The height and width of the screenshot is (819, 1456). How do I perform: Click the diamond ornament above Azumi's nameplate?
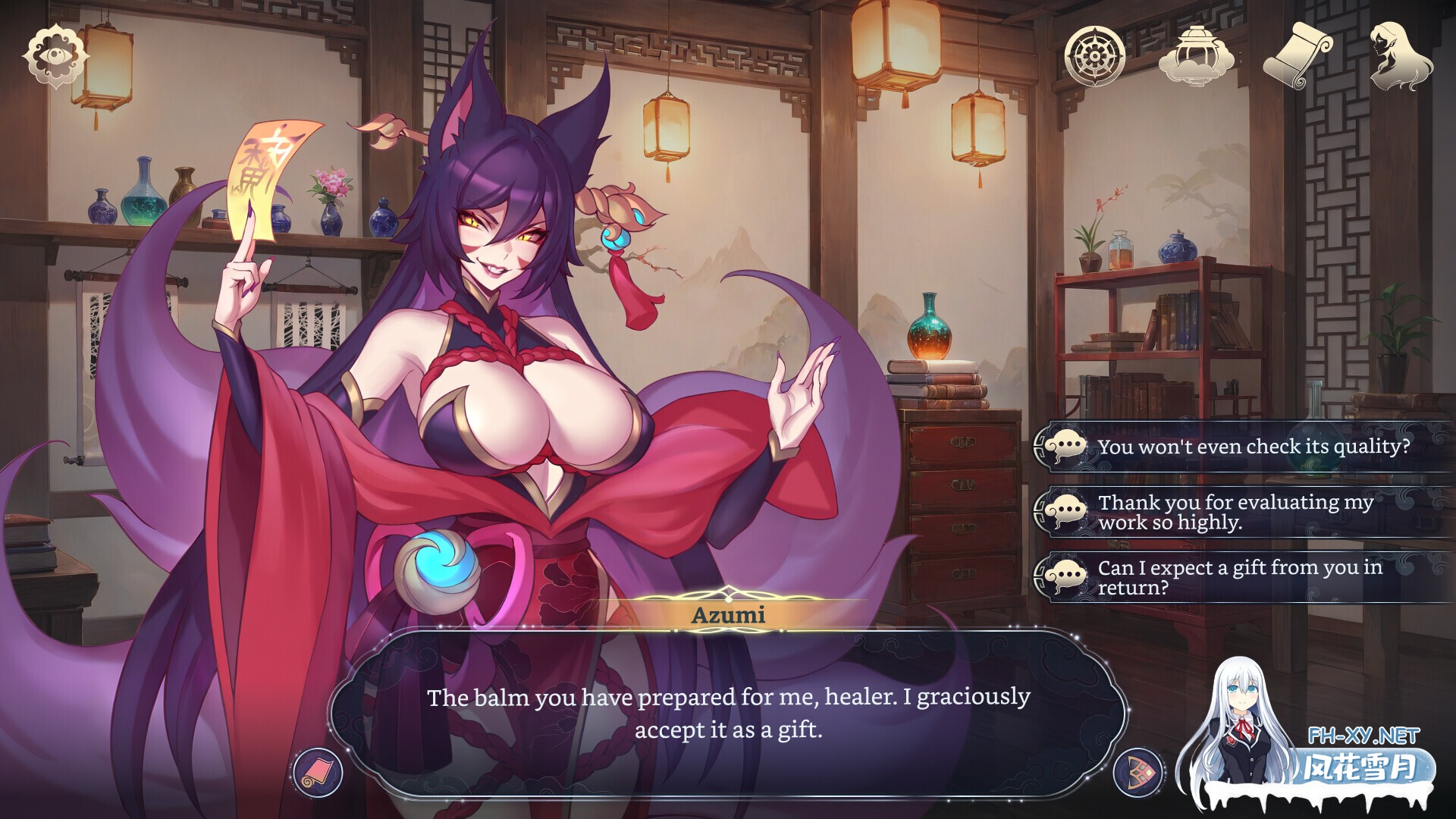click(730, 592)
